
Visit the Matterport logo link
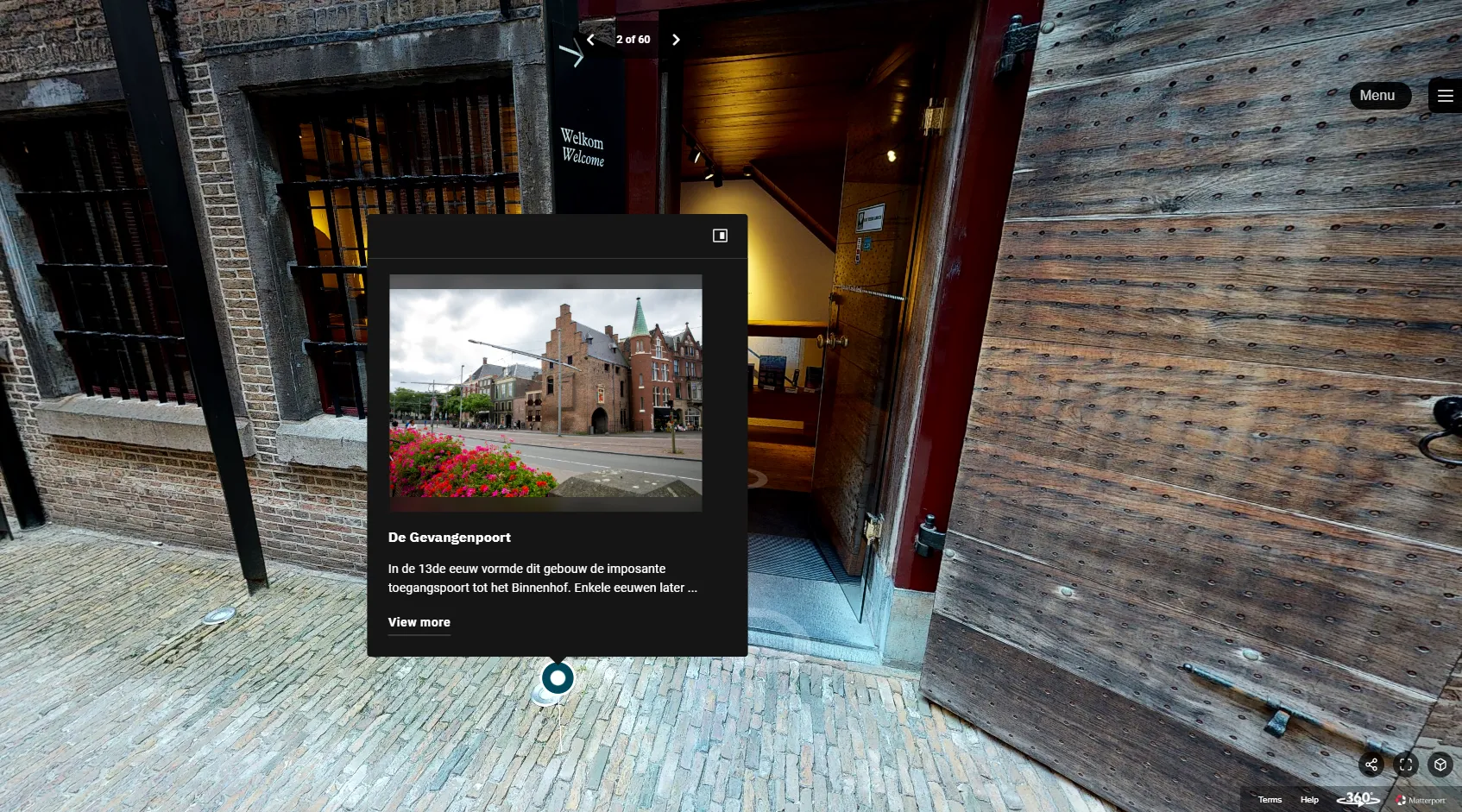[1421, 800]
